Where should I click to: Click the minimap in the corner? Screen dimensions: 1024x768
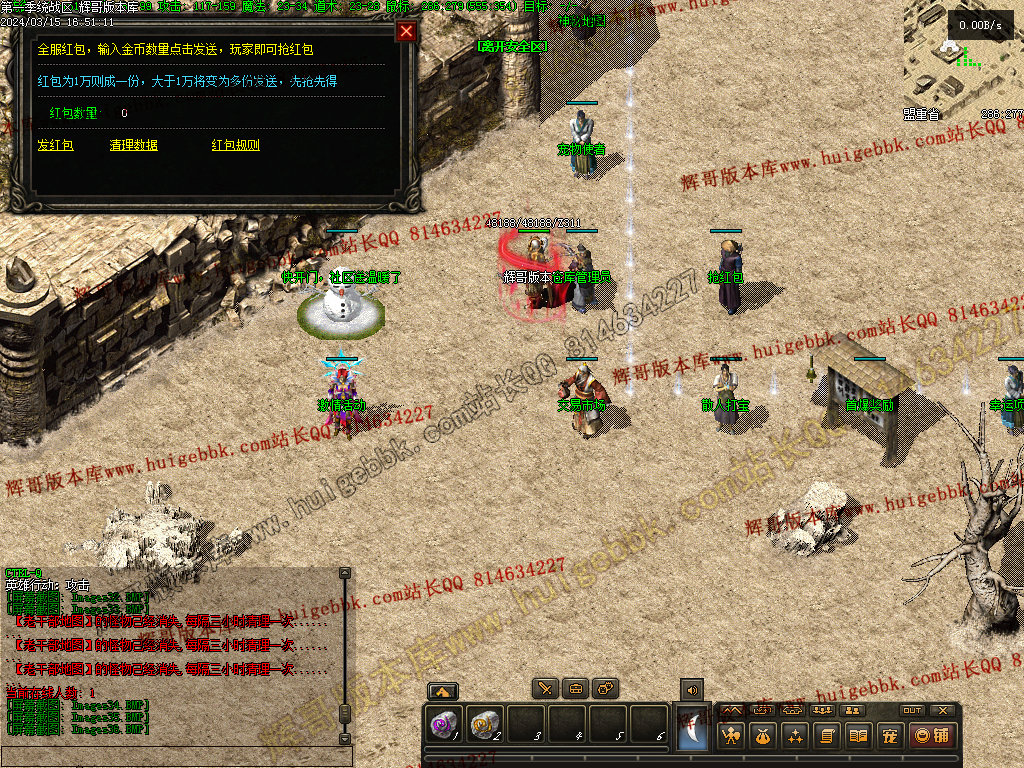click(x=962, y=58)
